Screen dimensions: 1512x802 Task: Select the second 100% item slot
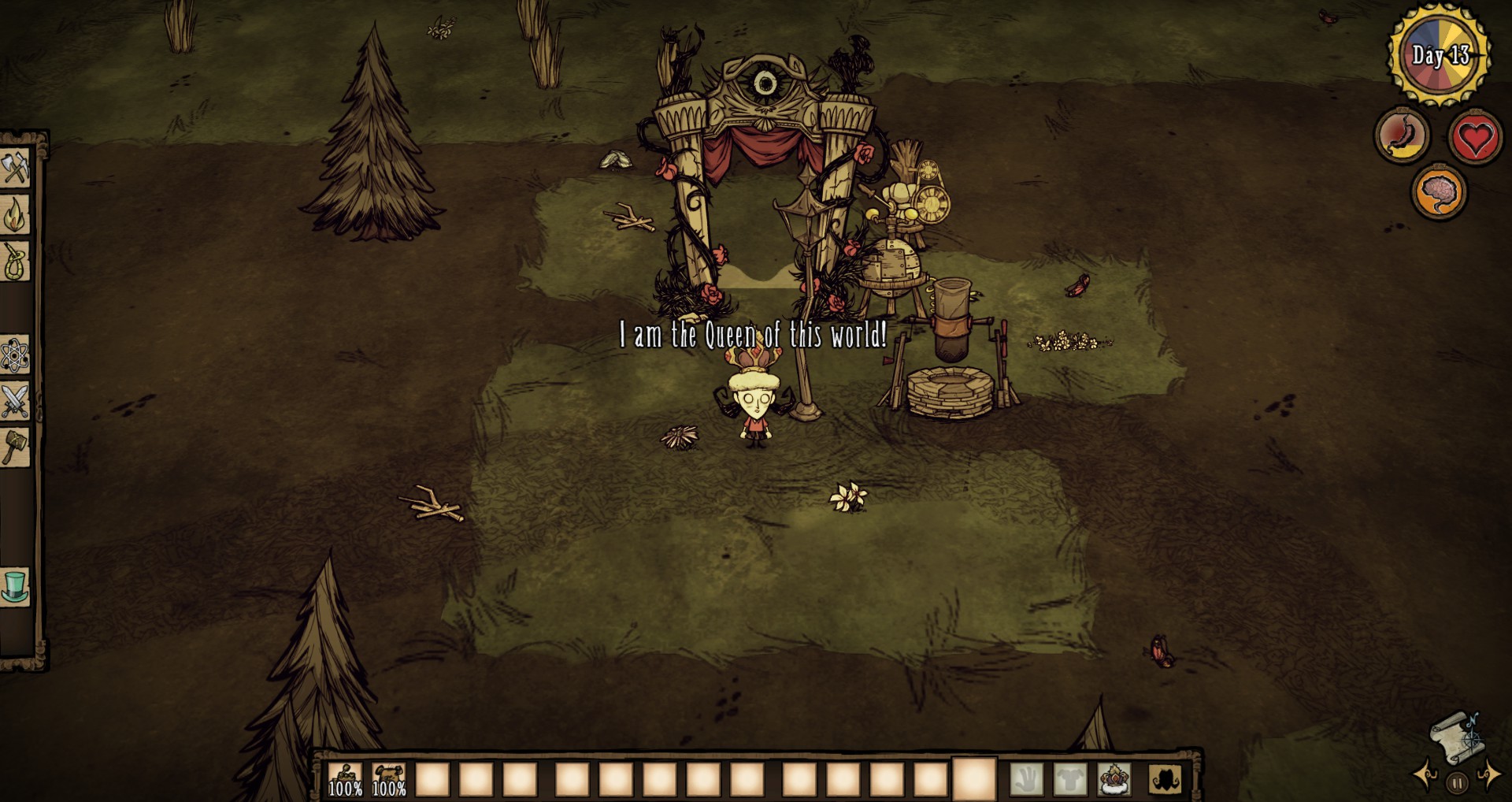tap(389, 779)
